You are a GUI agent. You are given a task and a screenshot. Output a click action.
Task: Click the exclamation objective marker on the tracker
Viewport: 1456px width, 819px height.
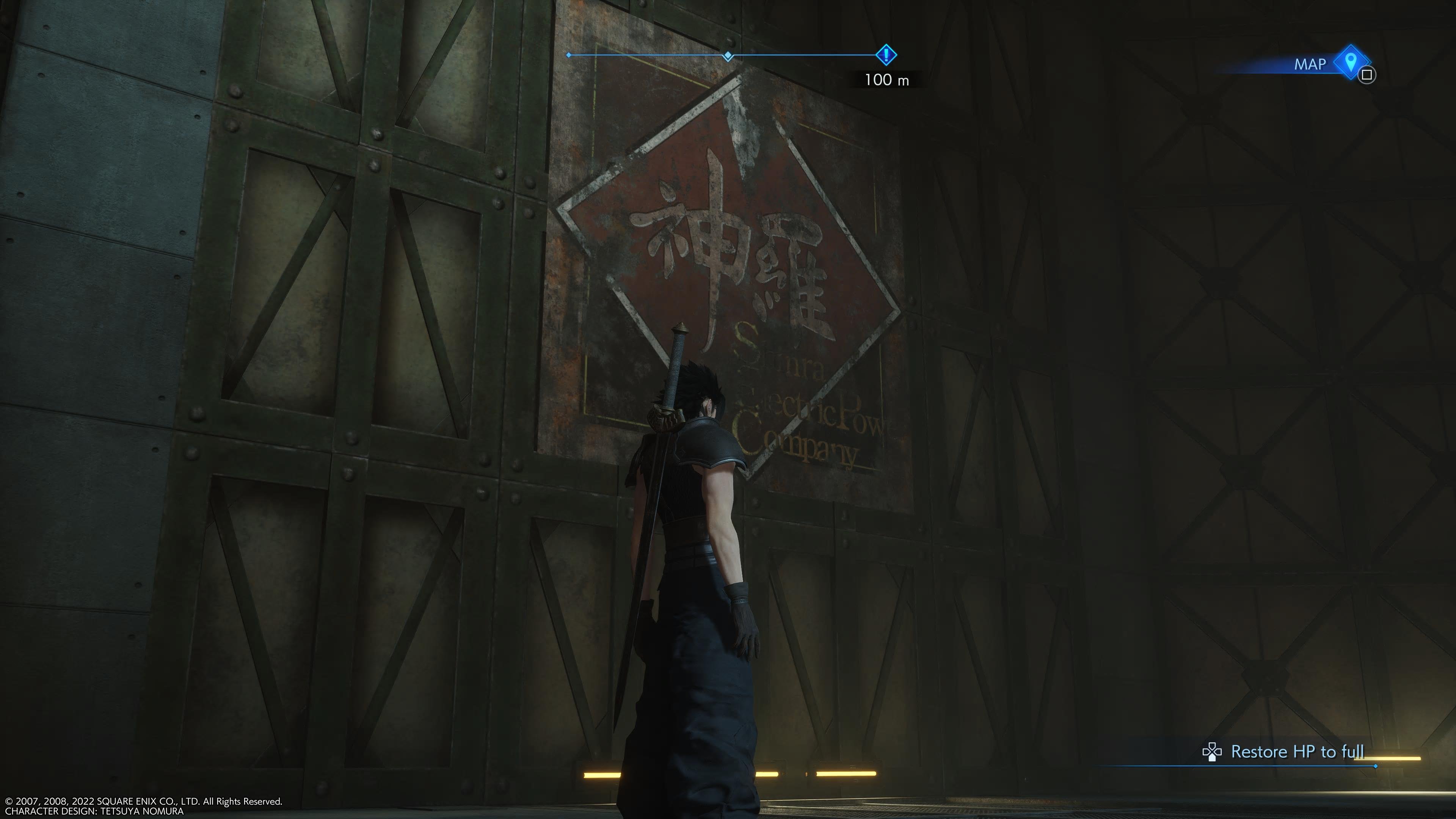point(886,55)
